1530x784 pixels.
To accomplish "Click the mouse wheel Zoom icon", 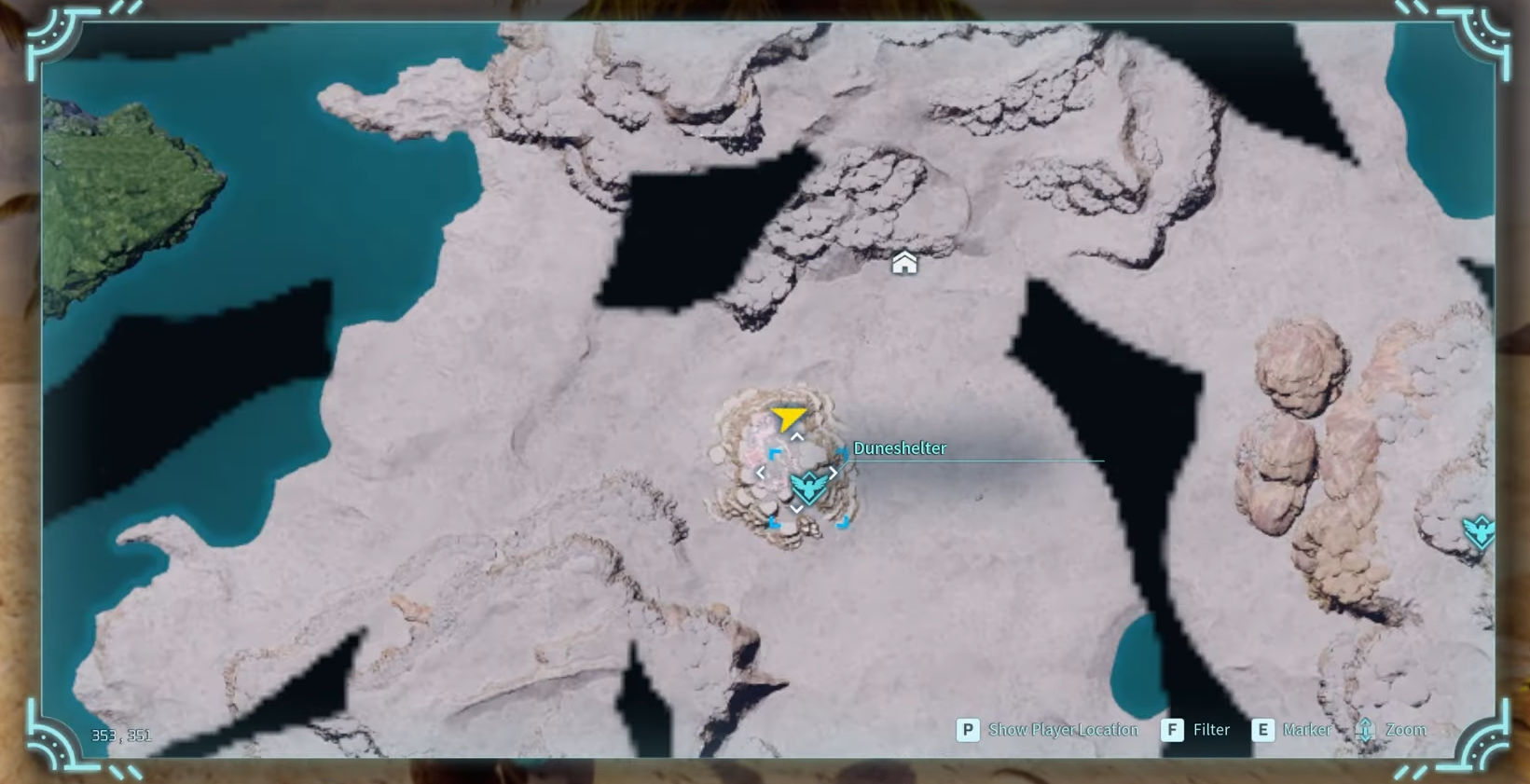I will [x=1366, y=730].
